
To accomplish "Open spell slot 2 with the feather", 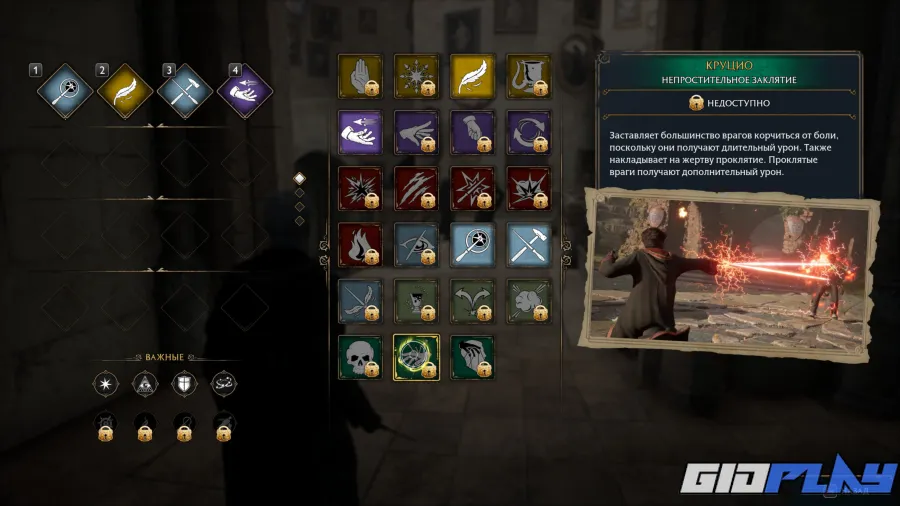I will point(125,92).
